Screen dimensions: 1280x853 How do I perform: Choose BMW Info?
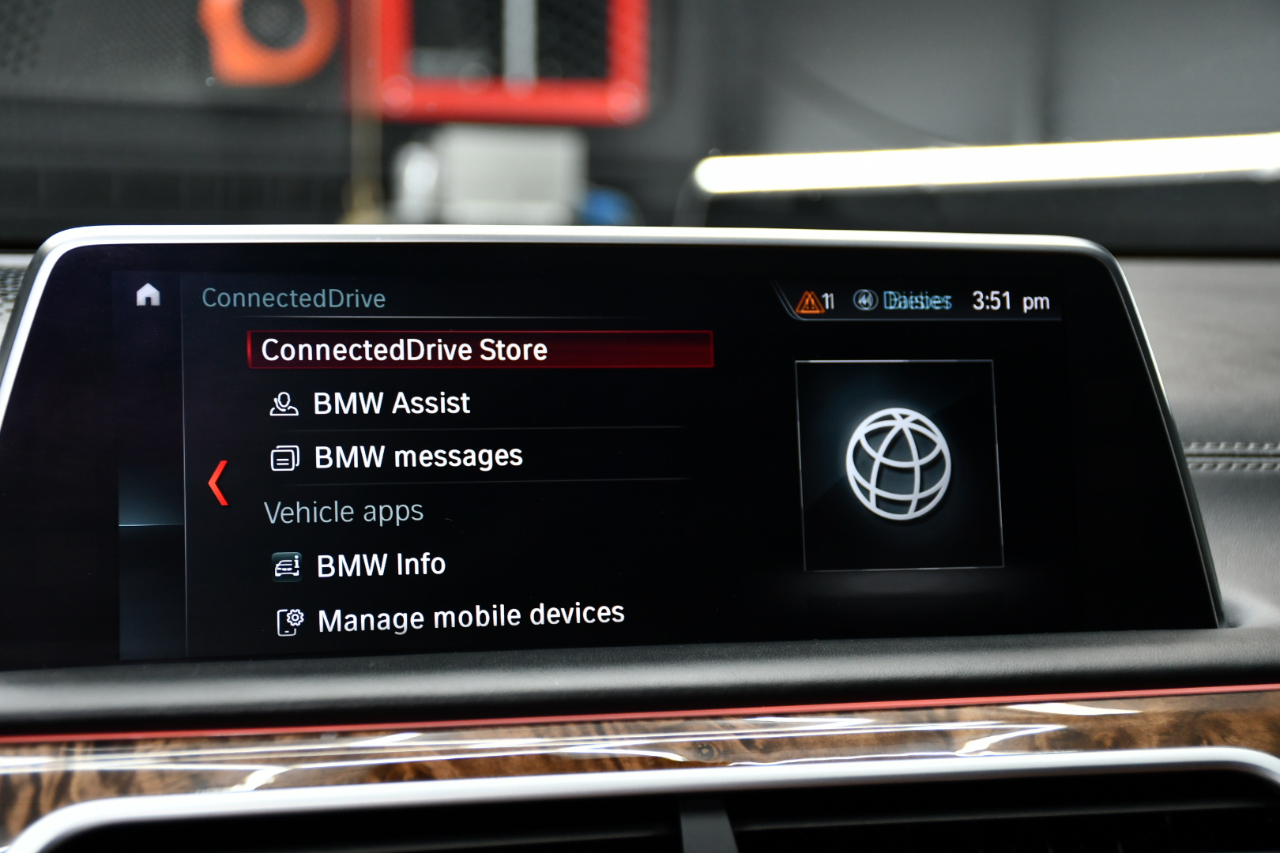coord(380,565)
